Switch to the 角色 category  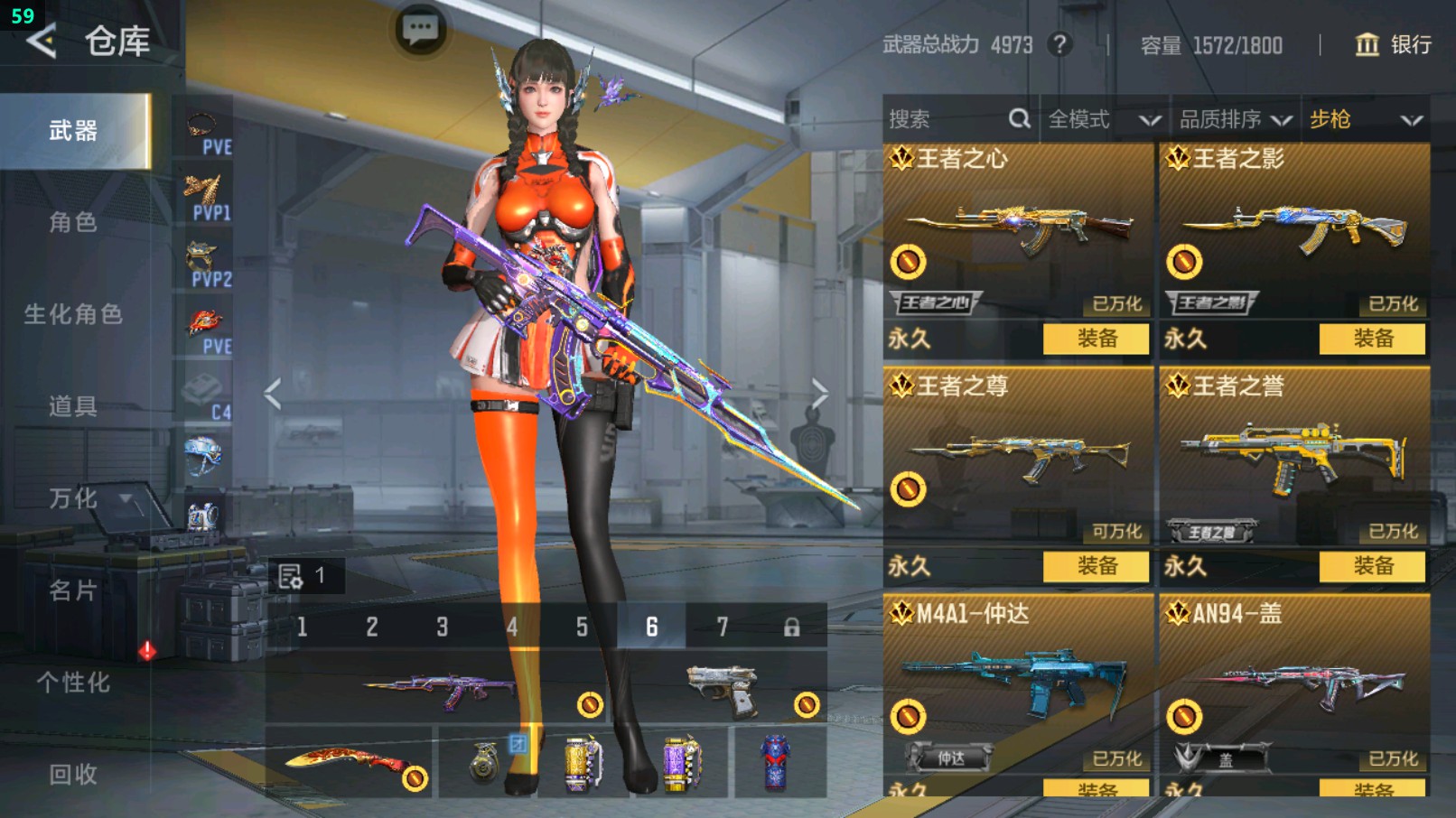coord(73,222)
